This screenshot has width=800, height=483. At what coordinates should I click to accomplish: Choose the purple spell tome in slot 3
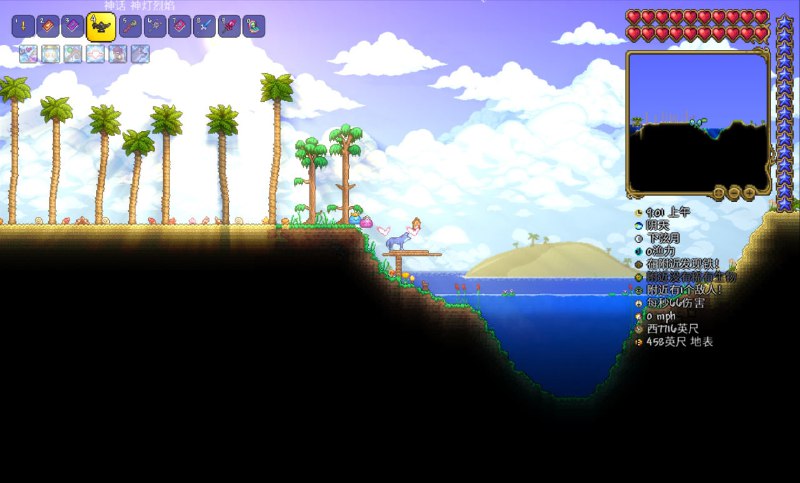coord(73,27)
